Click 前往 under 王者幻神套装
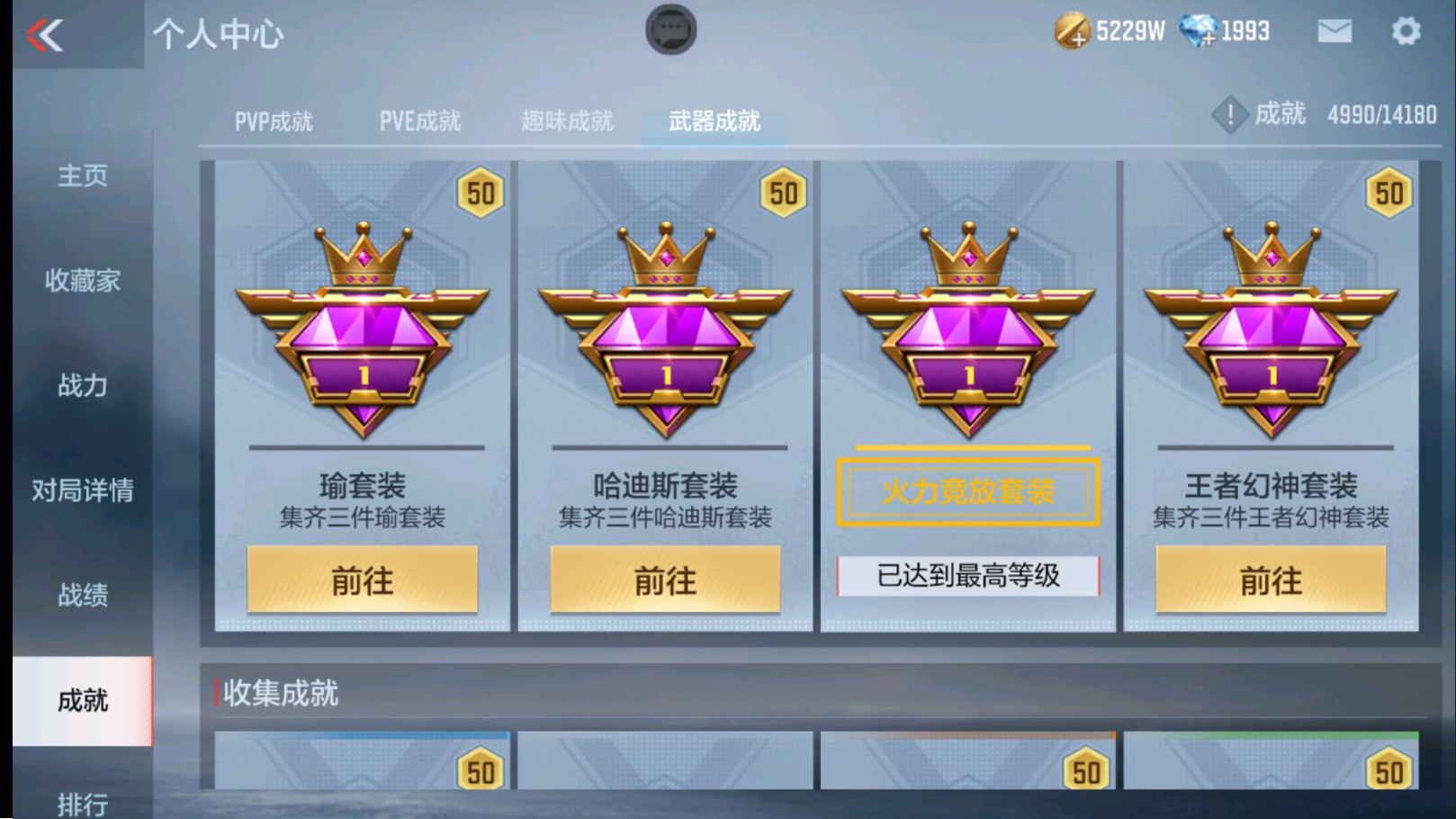This screenshot has height=819, width=1456. tap(1271, 580)
